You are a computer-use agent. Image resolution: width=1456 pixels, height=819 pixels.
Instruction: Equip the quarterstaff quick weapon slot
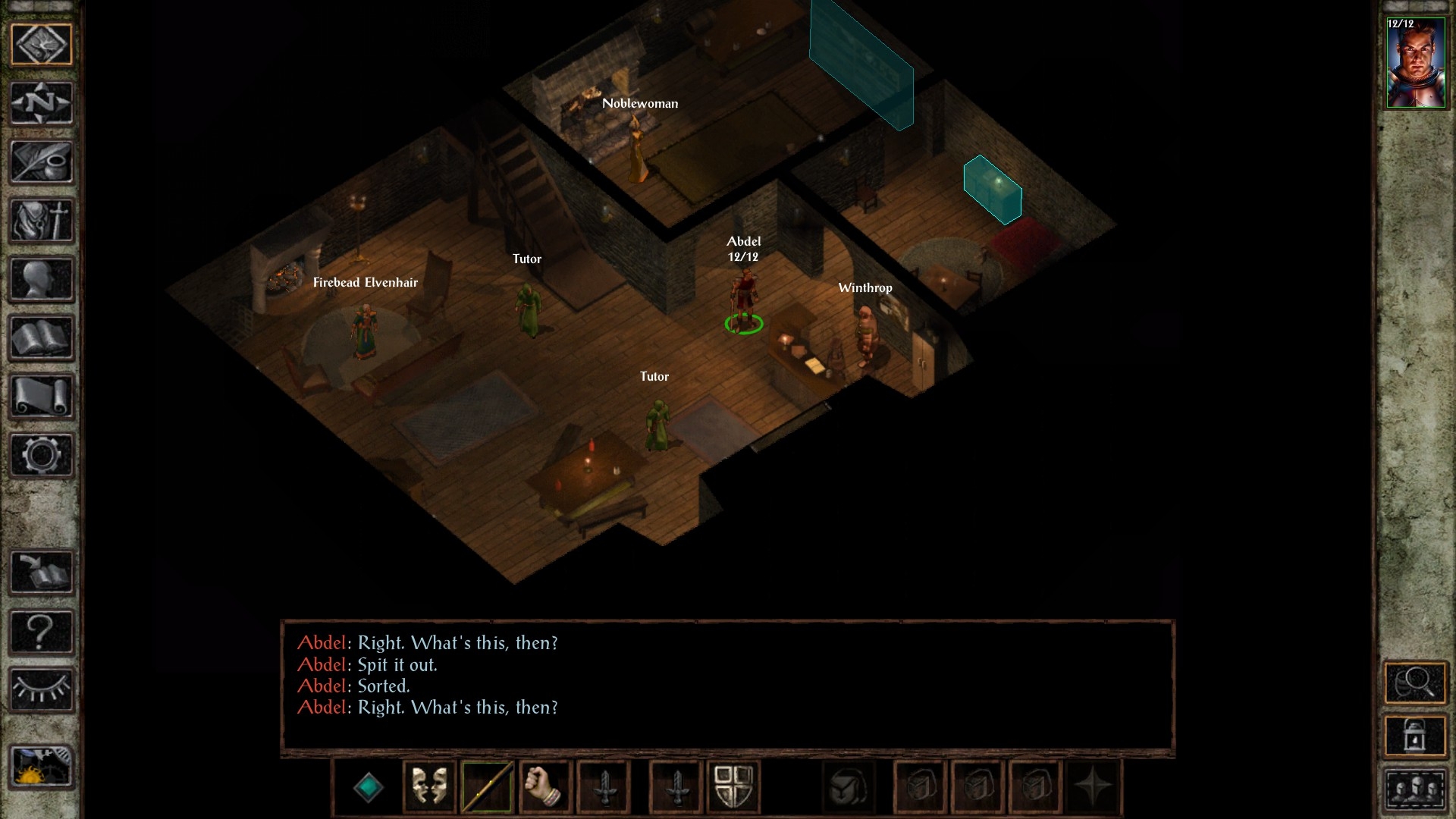(487, 787)
